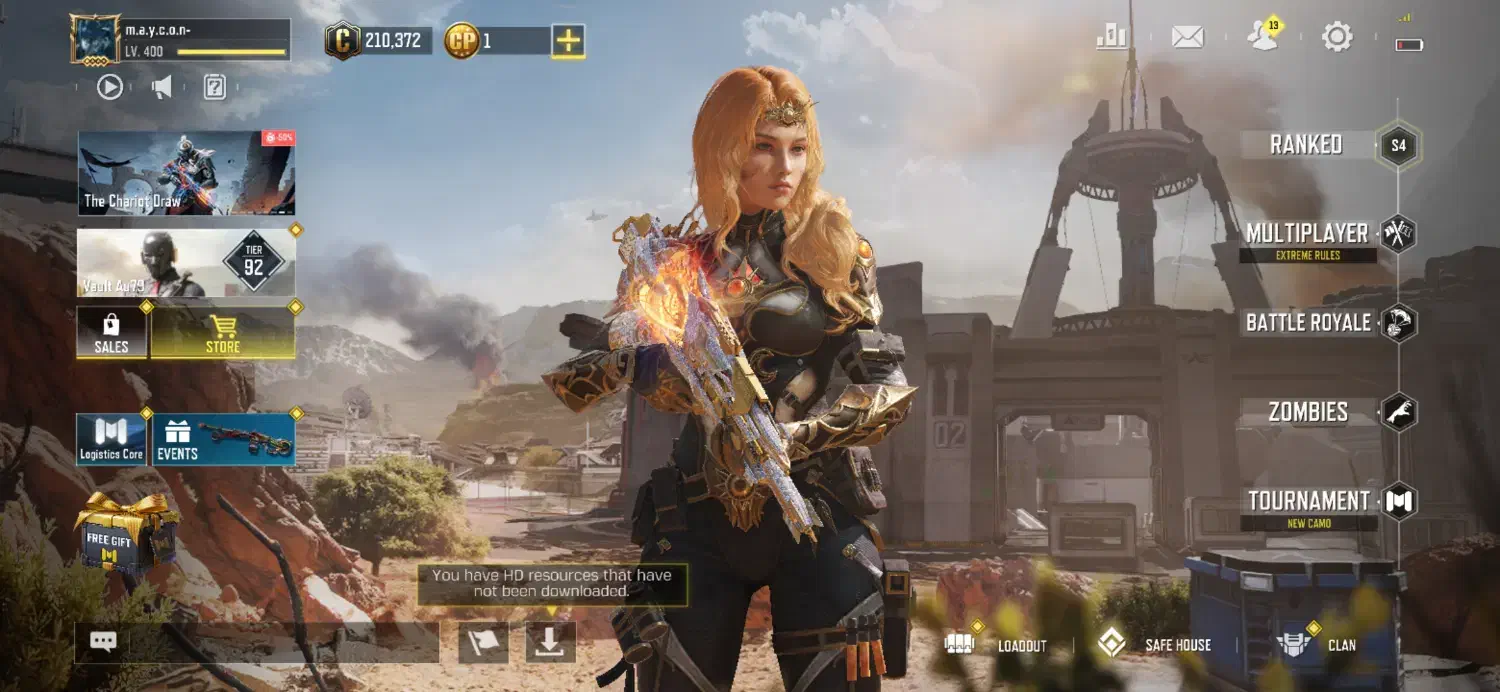Open the Vault Au79 battle pass banner
This screenshot has height=692, width=1500.
186,262
